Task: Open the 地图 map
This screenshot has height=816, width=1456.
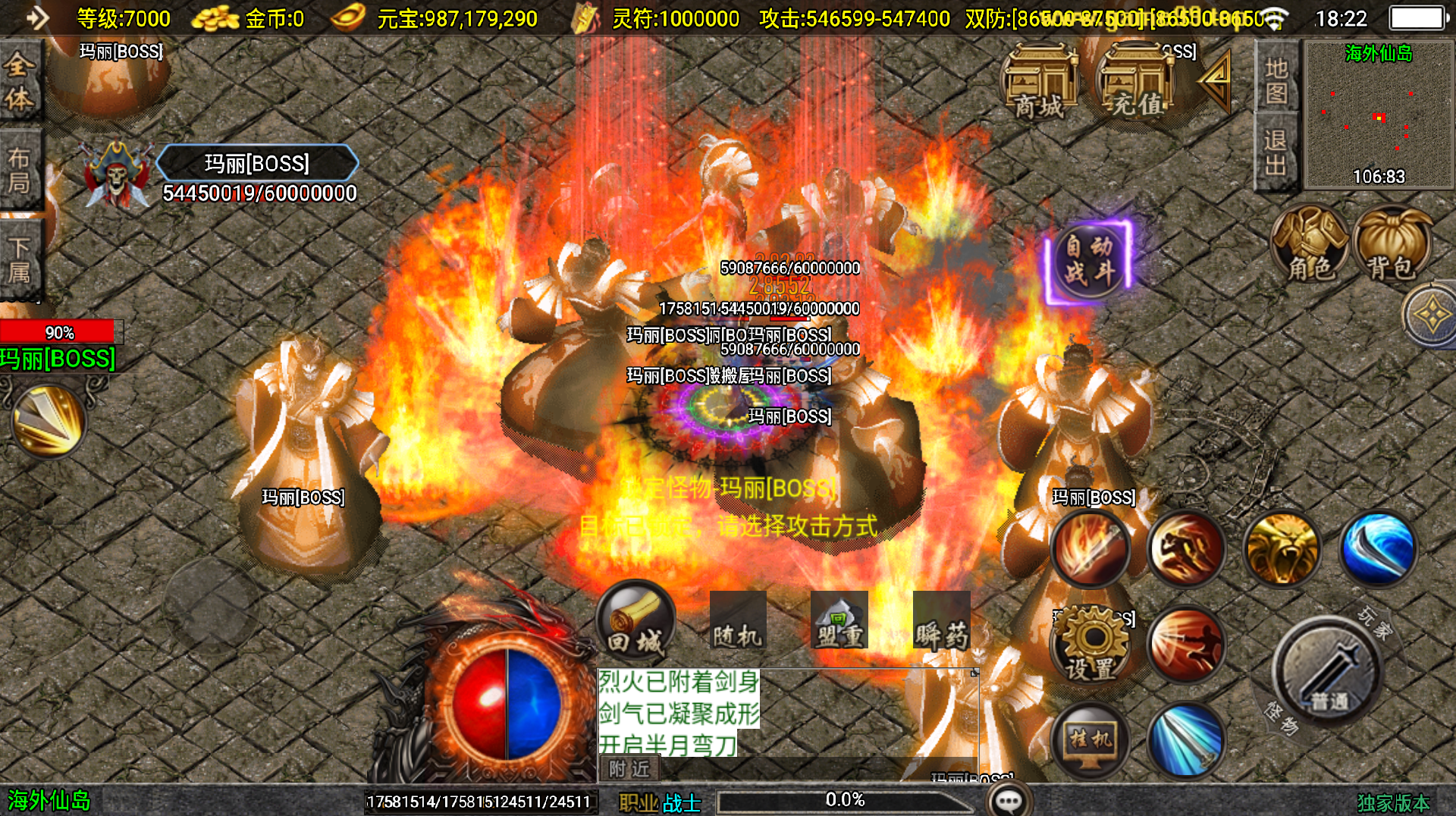Action: [x=1276, y=80]
